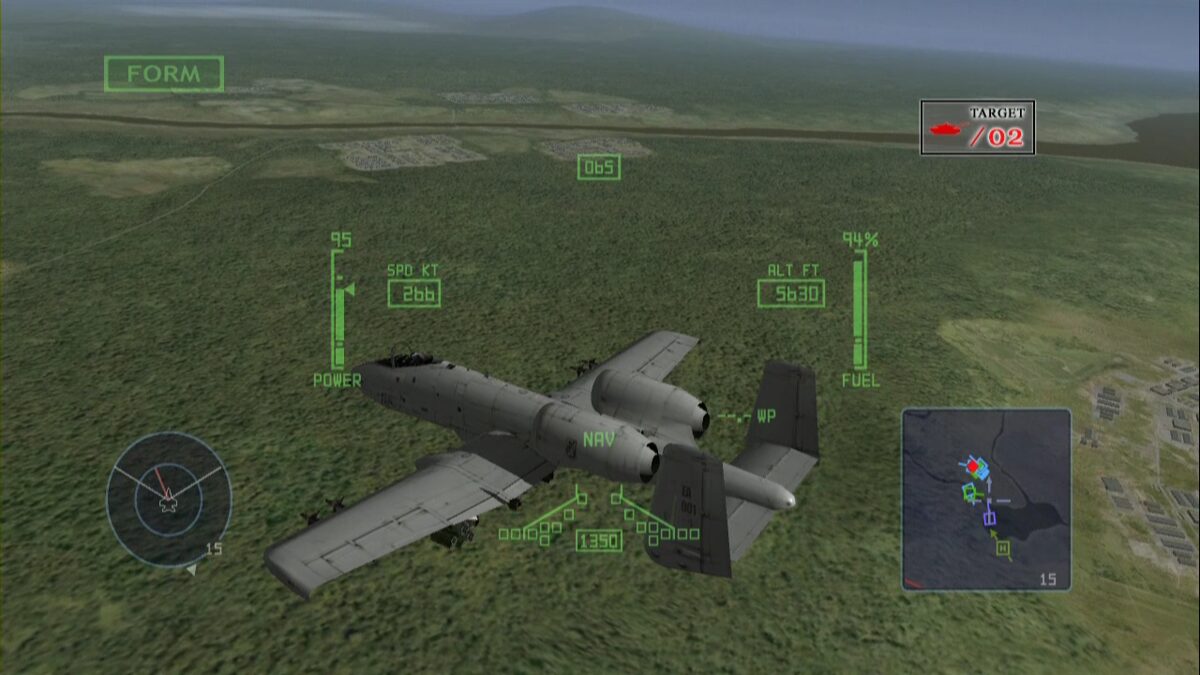The width and height of the screenshot is (1200, 675).
Task: Select the red tank TARGET tracker
Action: click(977, 127)
